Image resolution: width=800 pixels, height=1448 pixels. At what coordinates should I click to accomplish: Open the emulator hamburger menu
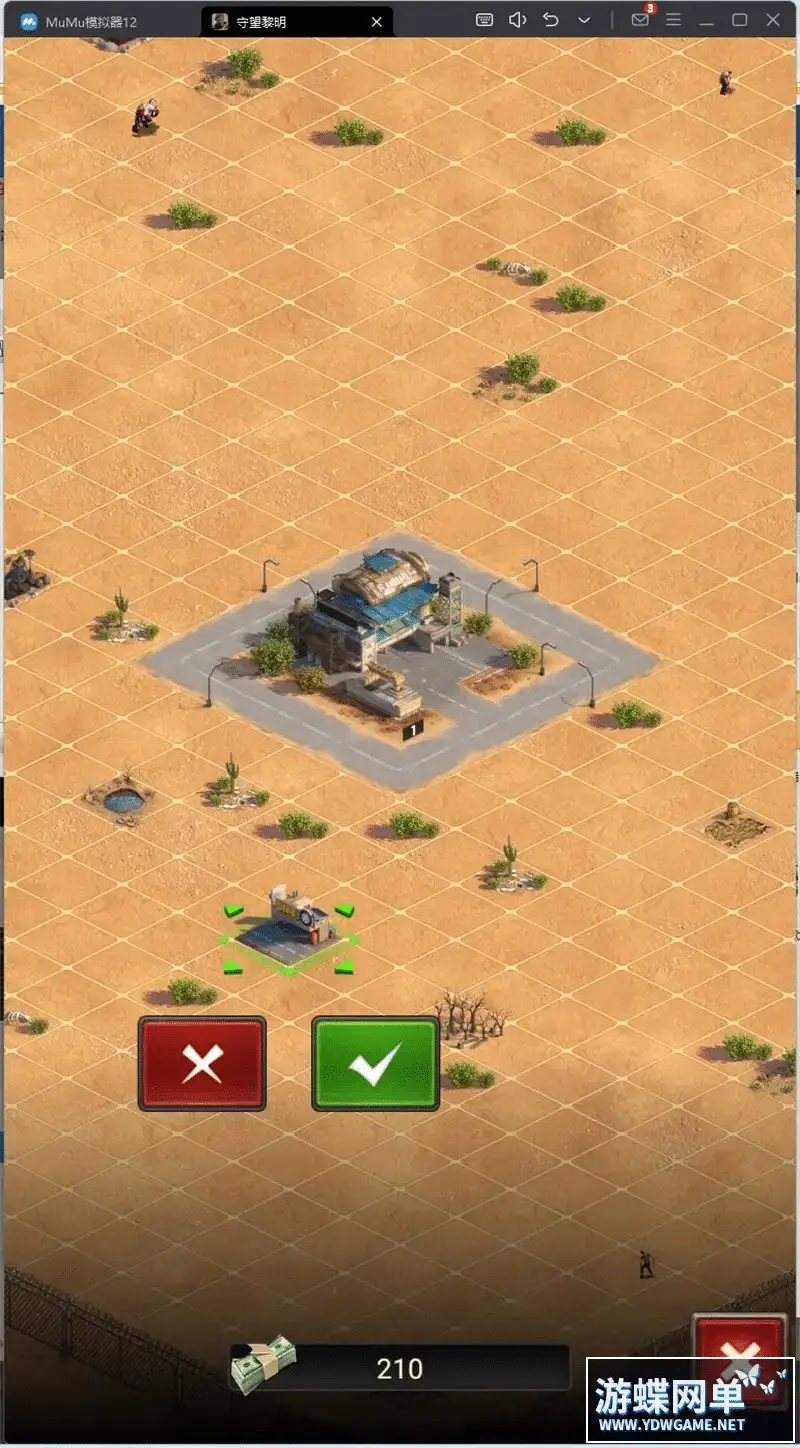click(x=674, y=20)
